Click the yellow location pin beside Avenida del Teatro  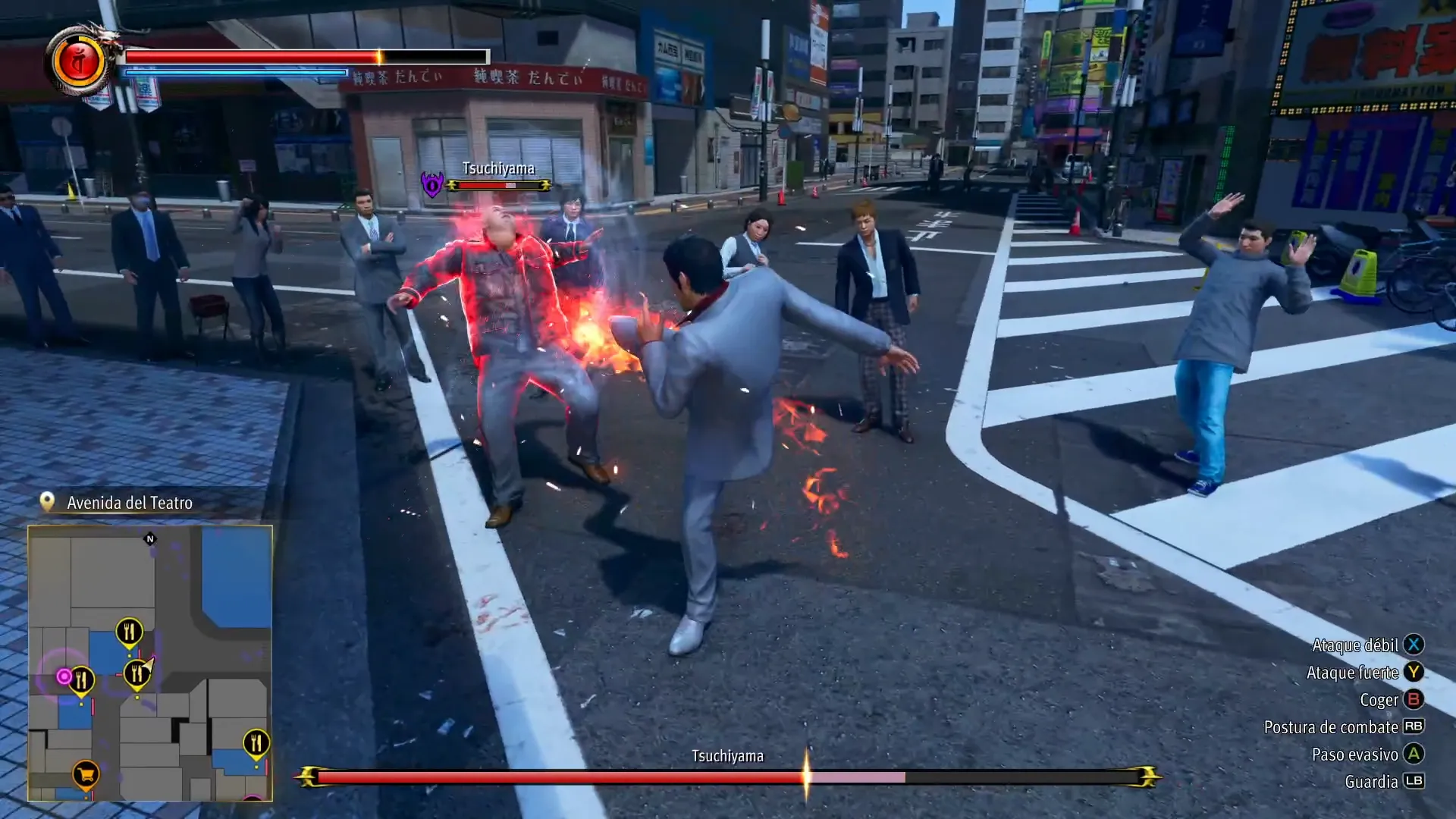(47, 500)
